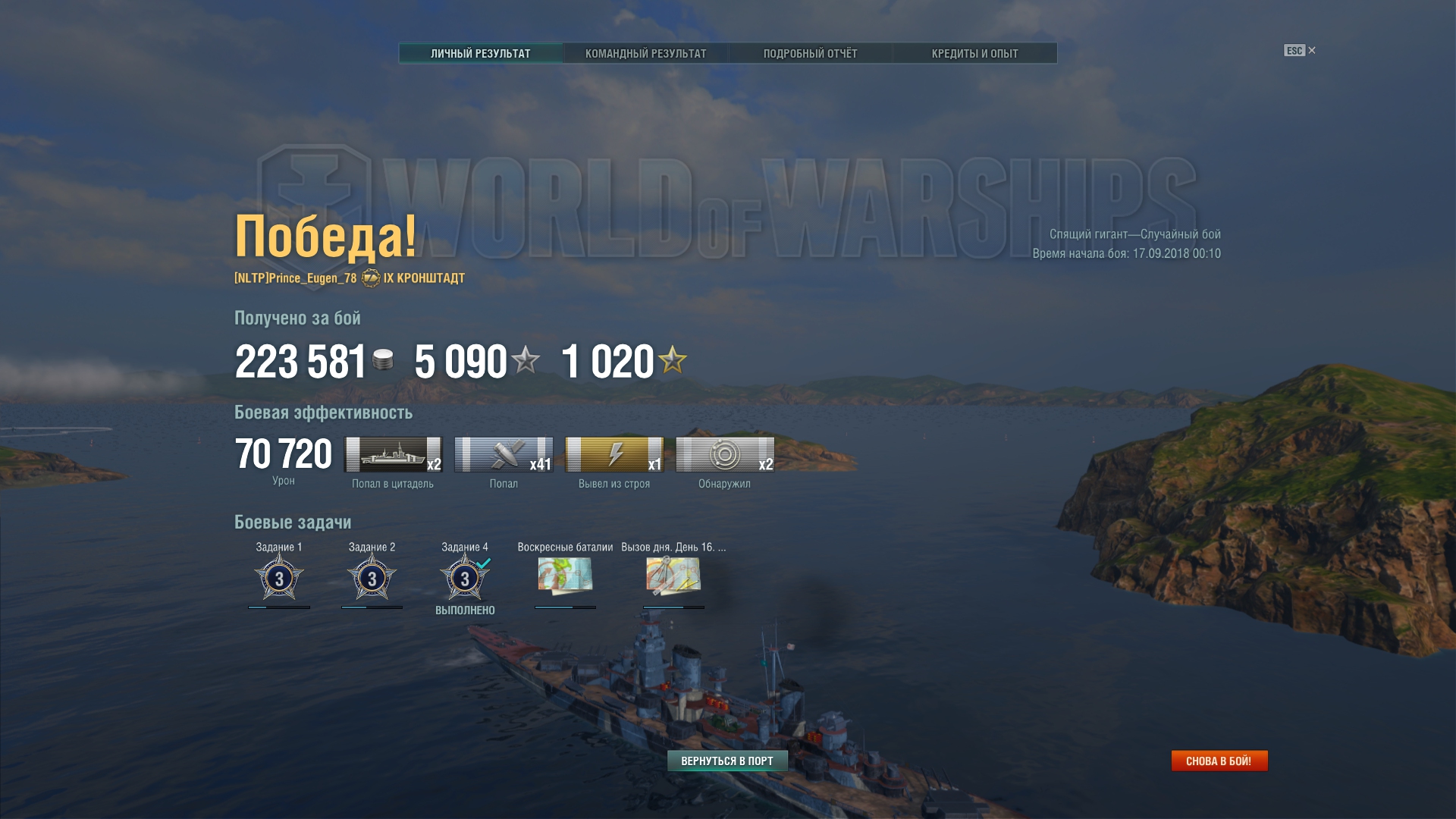Select the completed Задание 4 badge
Screen dimensions: 1456x819
tap(465, 578)
